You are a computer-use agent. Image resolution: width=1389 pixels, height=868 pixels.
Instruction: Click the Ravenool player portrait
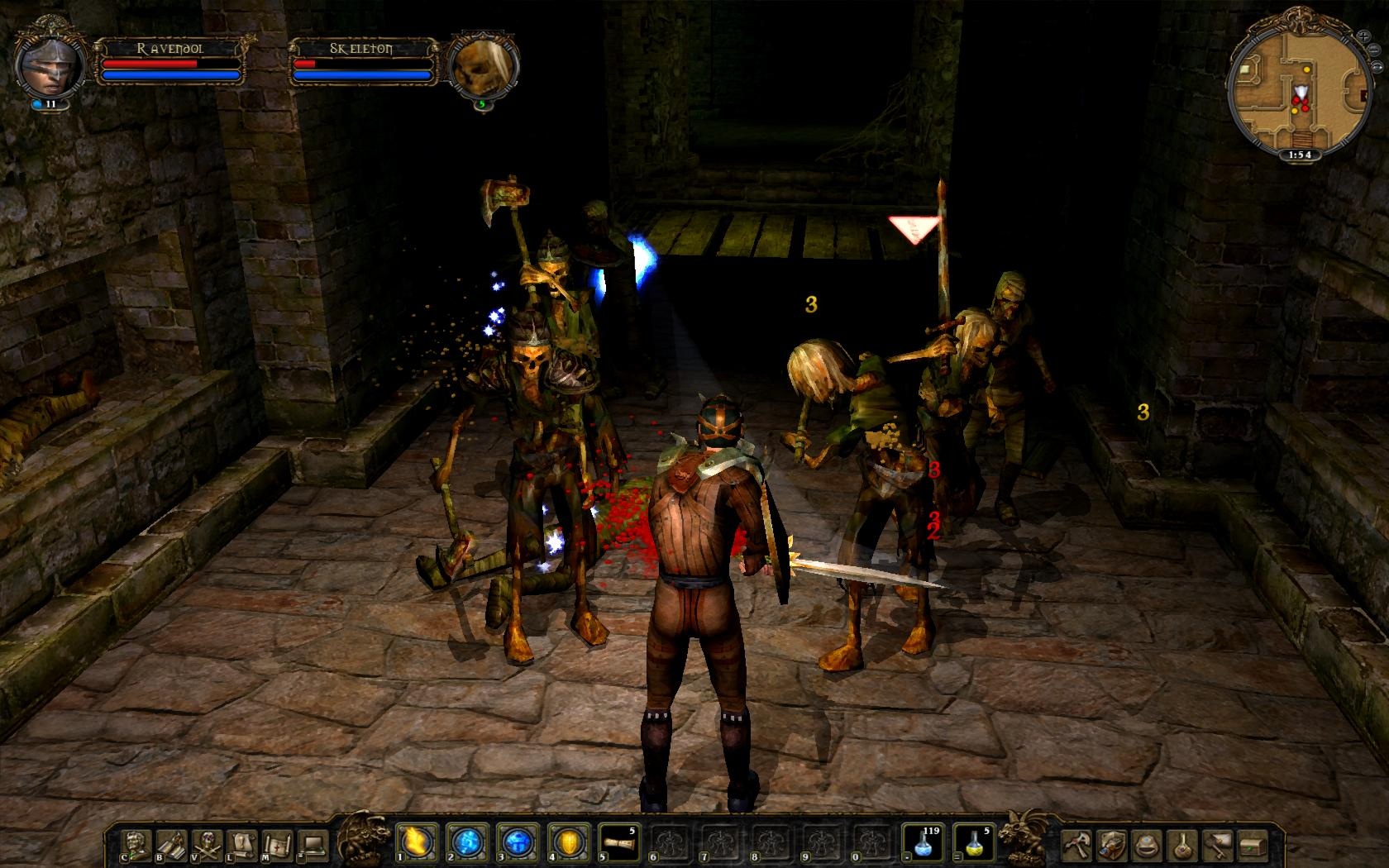[x=50, y=64]
